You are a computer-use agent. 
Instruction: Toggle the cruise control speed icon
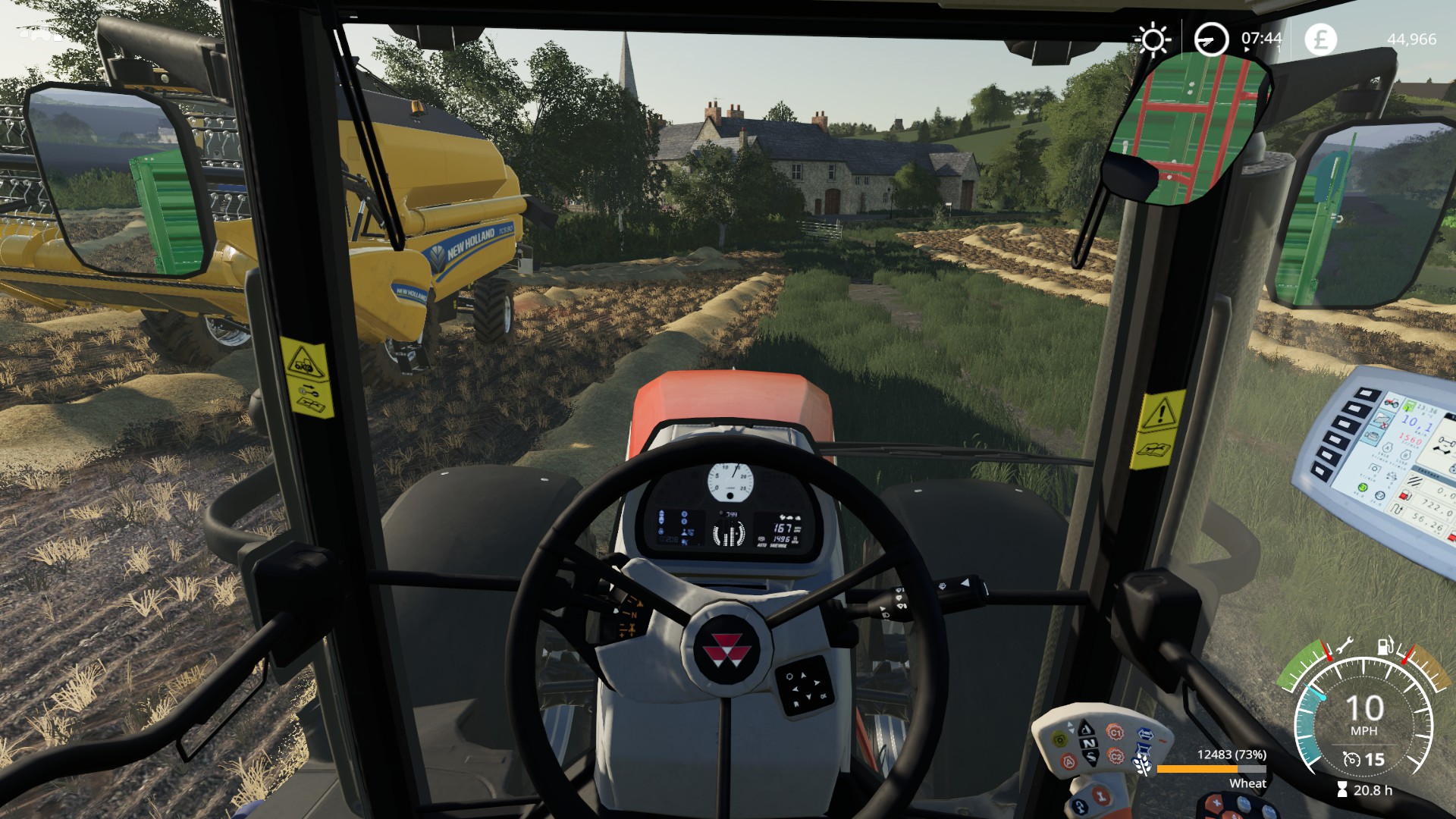1351,759
